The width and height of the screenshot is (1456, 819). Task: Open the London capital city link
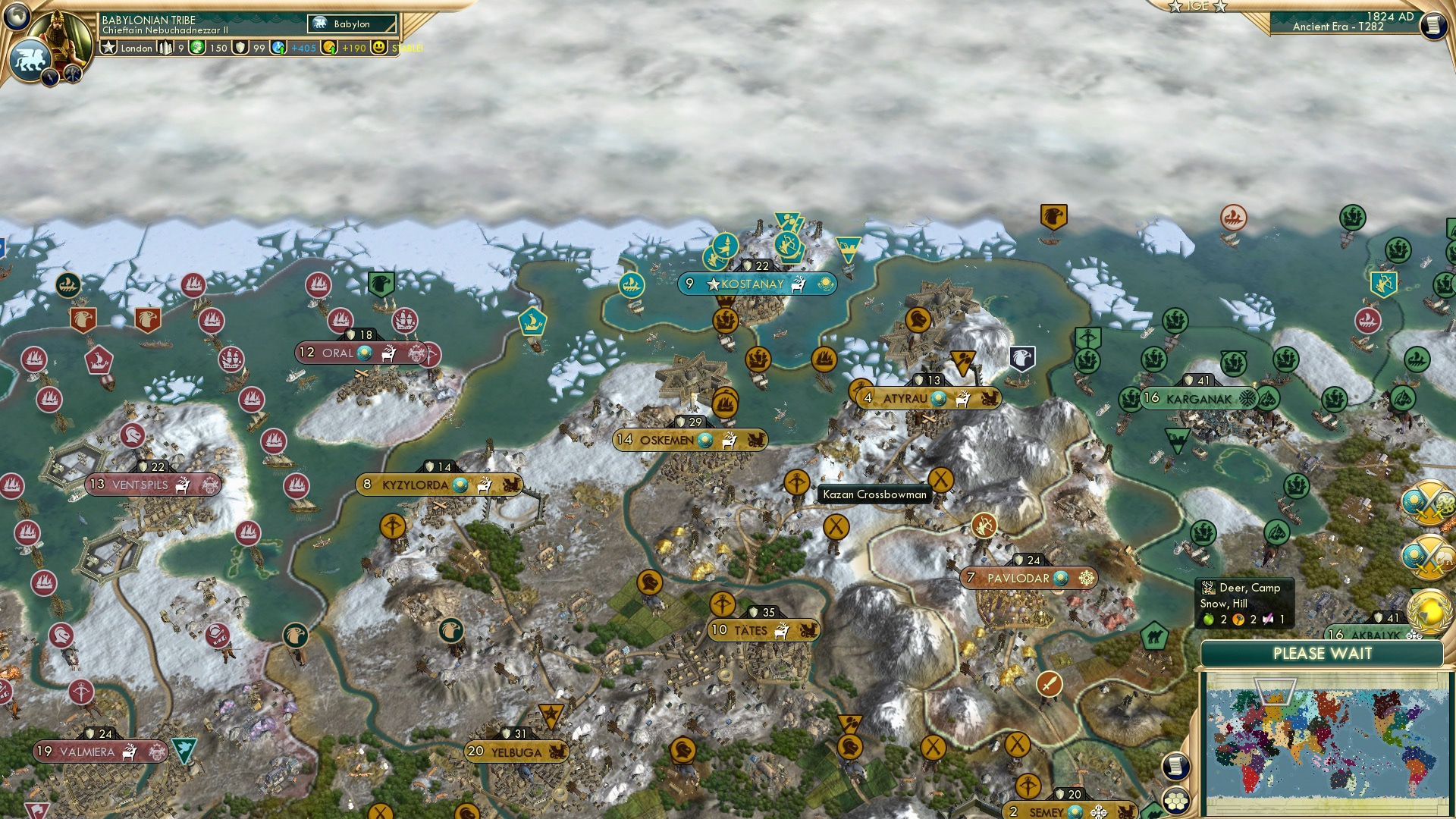[138, 48]
